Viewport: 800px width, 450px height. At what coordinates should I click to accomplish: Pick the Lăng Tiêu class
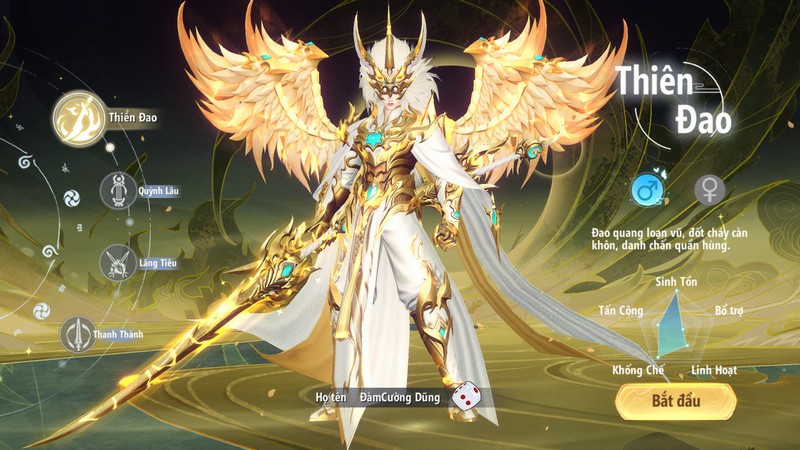(x=118, y=262)
